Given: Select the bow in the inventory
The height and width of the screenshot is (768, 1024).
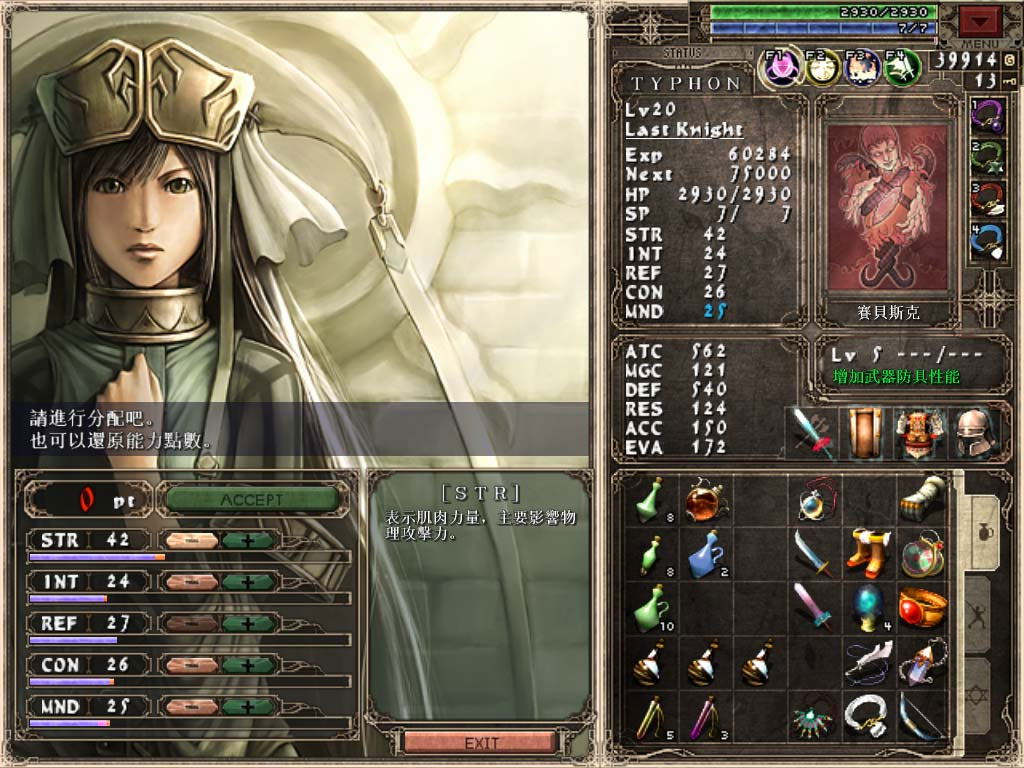Looking at the screenshot, I should [x=921, y=717].
